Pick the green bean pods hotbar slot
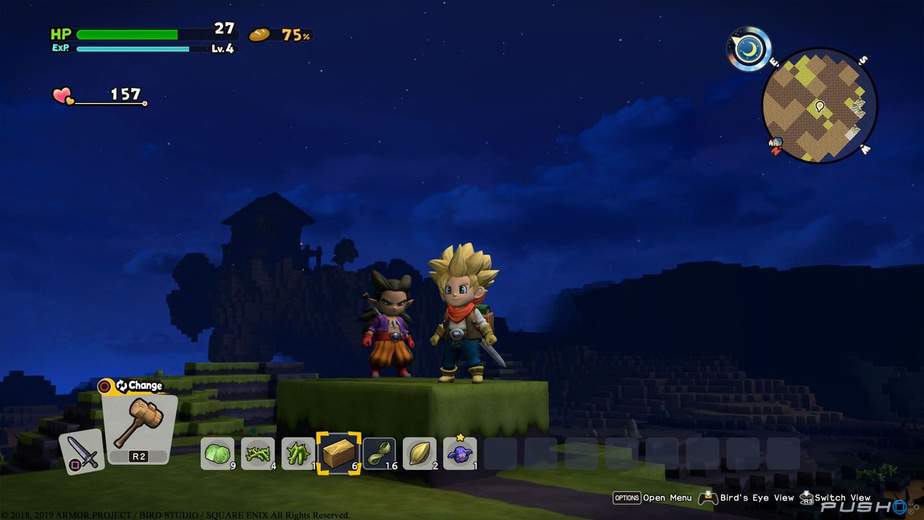The height and width of the screenshot is (520, 924). pyautogui.click(x=298, y=453)
